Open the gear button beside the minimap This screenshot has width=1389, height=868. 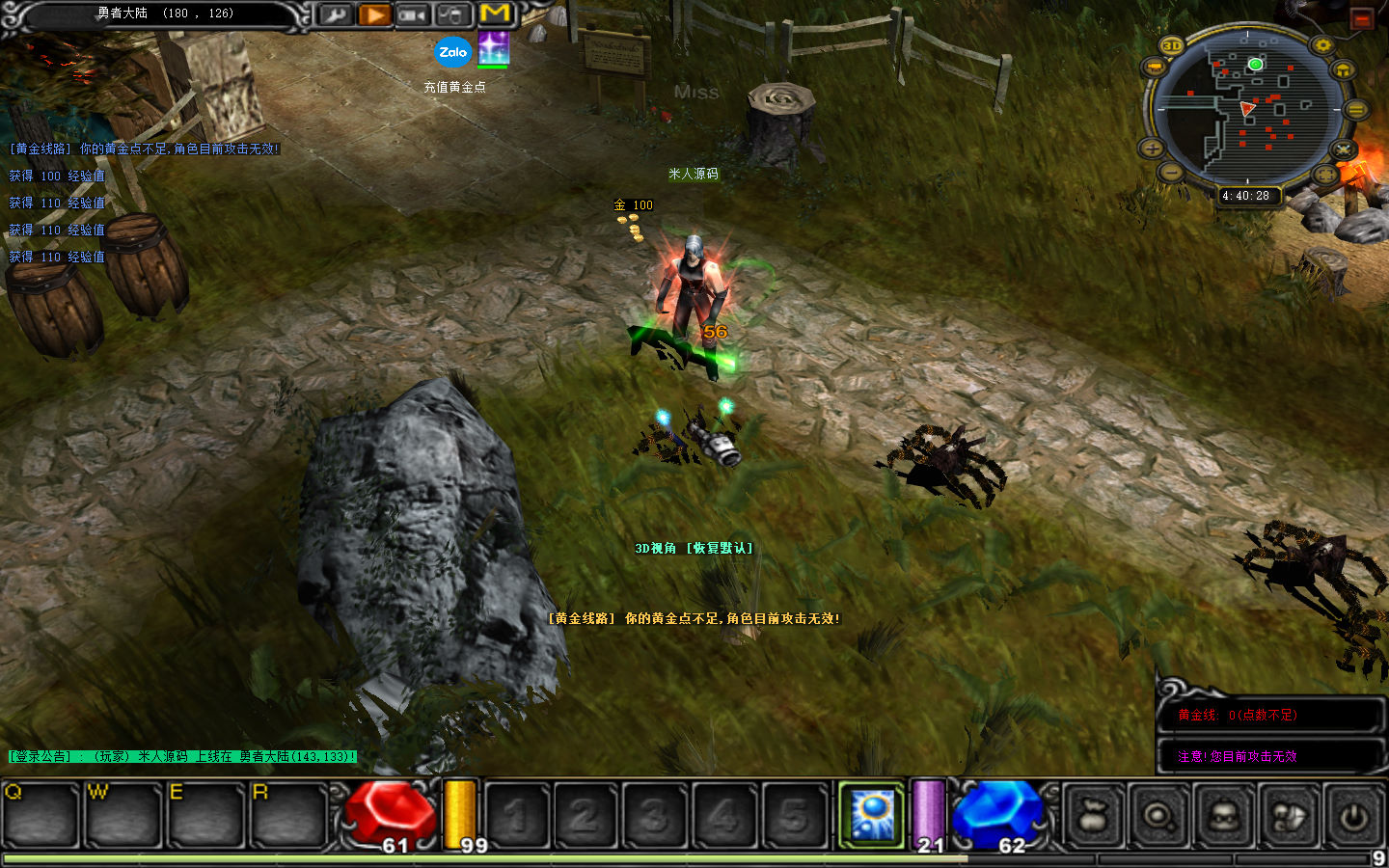pos(1322,45)
